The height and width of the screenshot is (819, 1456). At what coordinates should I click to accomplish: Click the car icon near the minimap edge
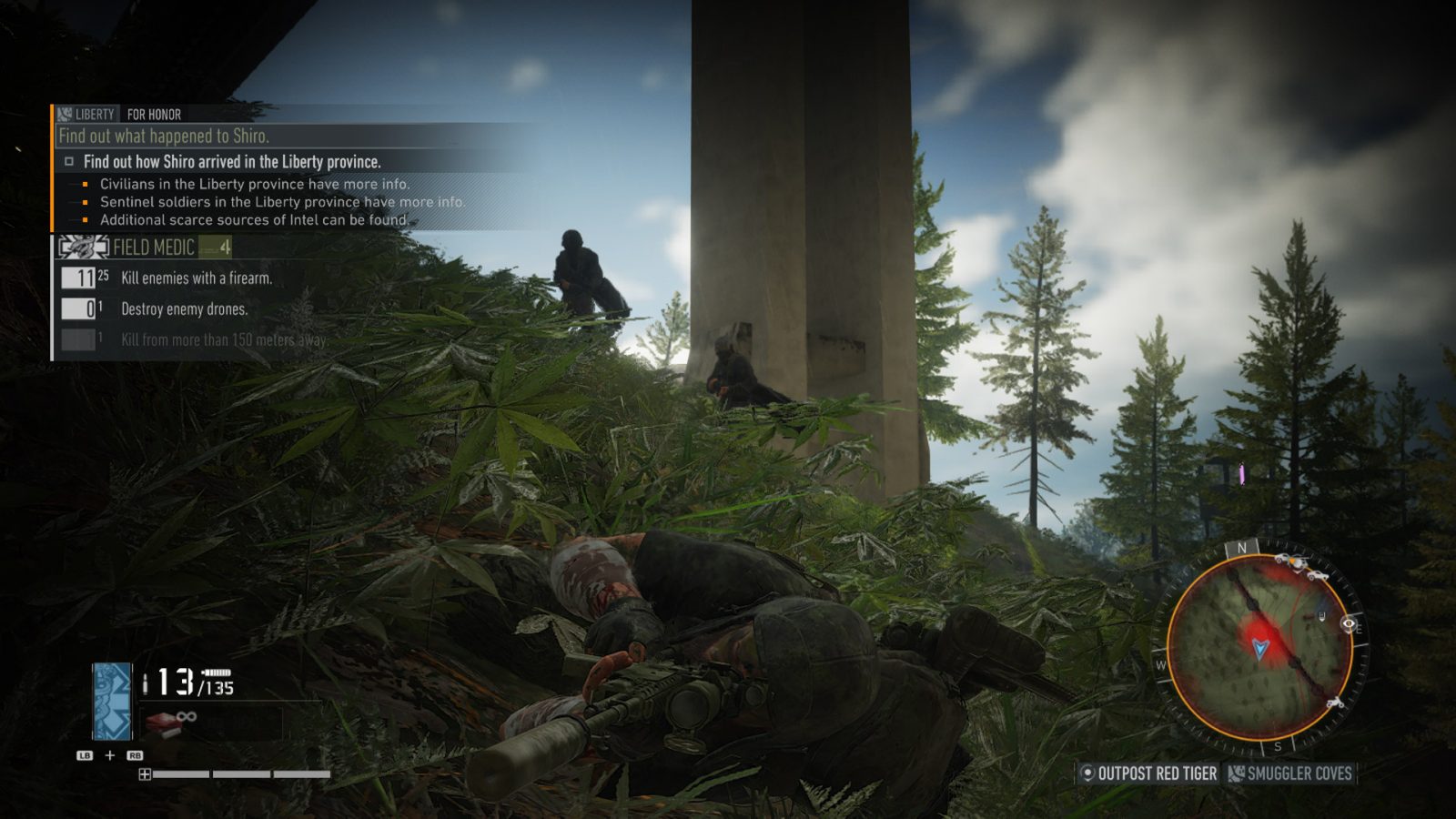coord(1318,576)
